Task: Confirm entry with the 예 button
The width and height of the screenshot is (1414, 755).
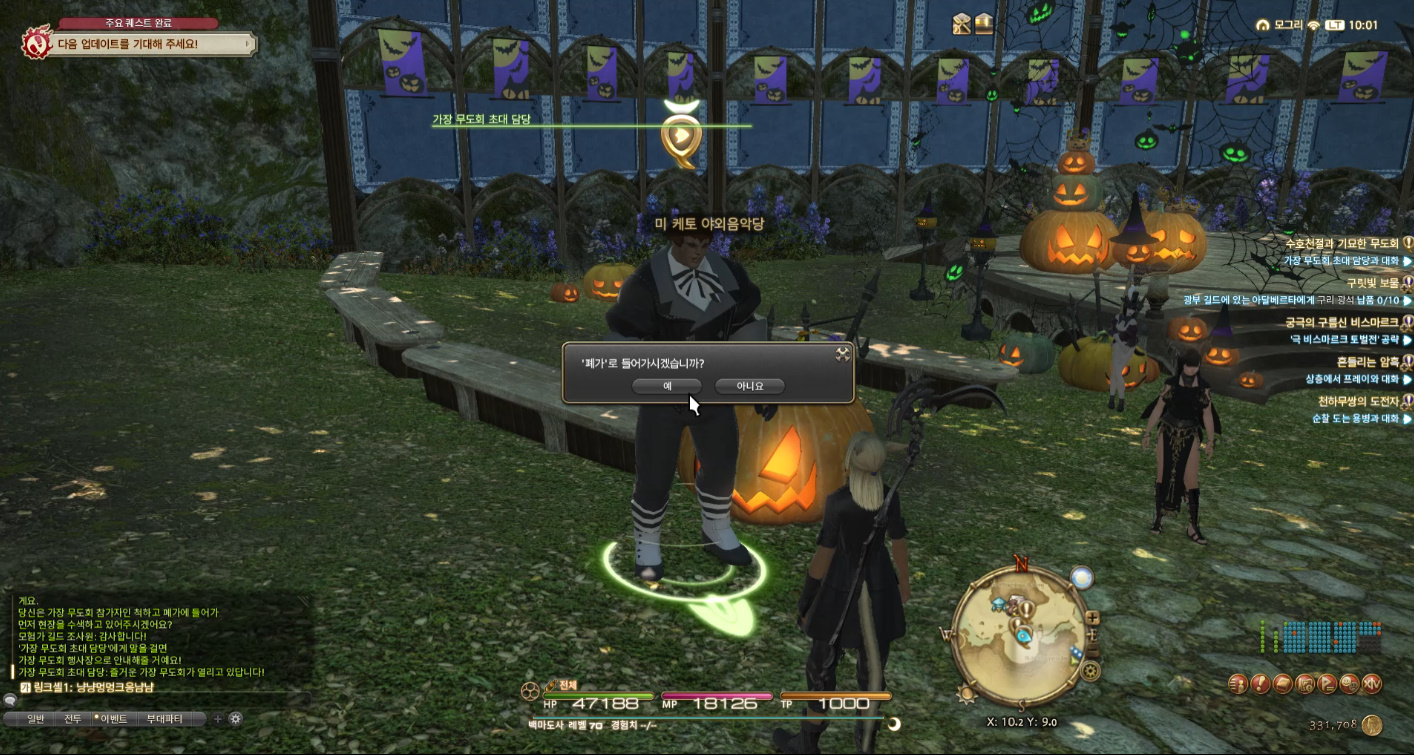Action: click(667, 385)
